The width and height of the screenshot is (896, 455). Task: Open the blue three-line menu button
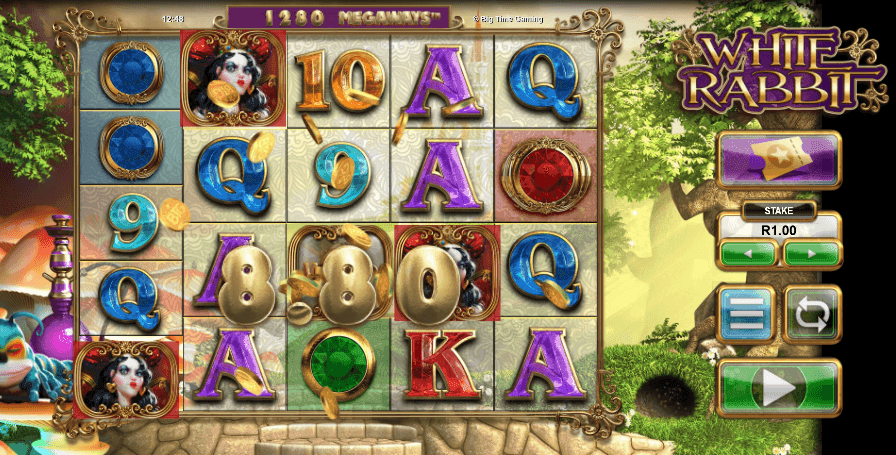tap(746, 315)
